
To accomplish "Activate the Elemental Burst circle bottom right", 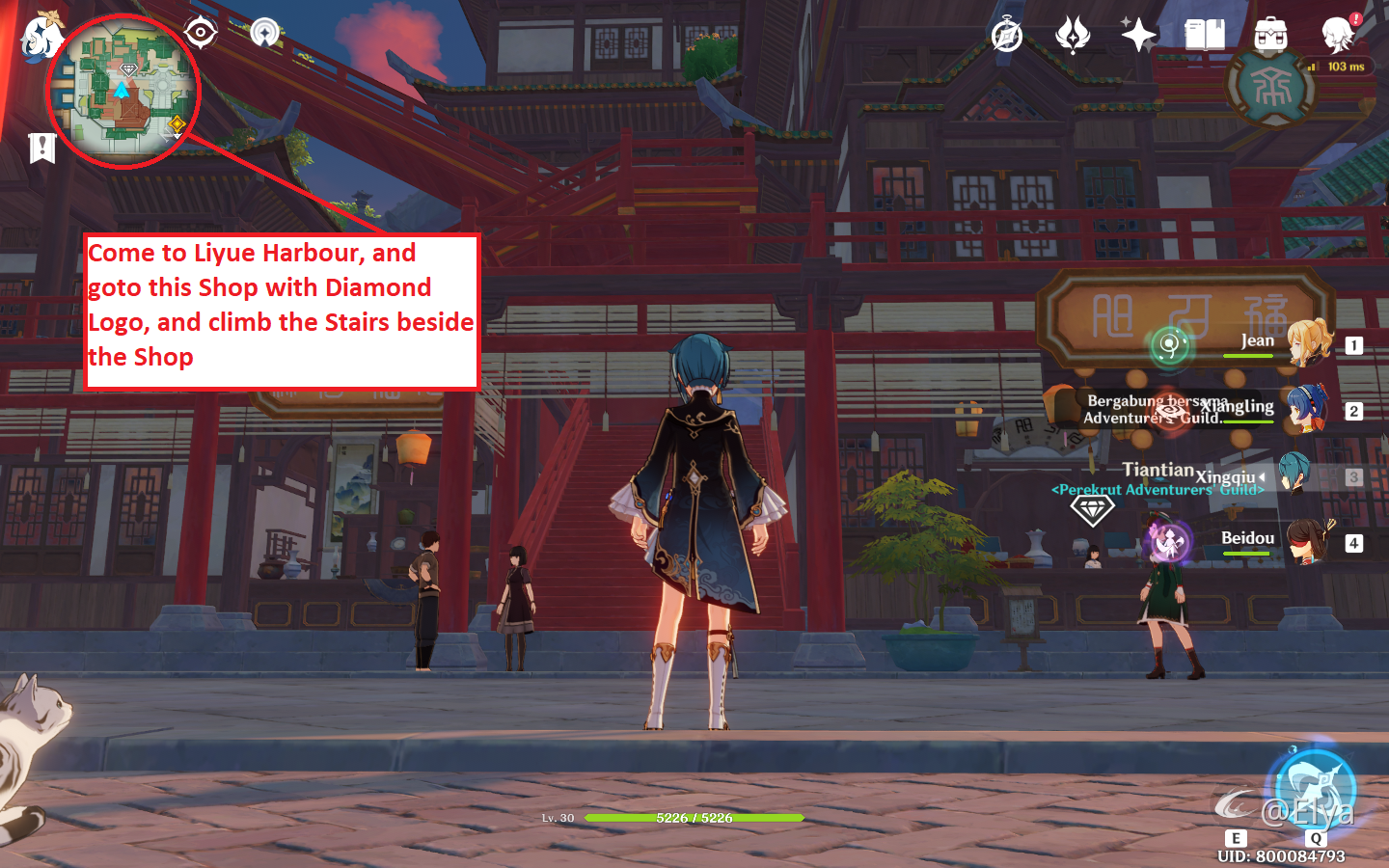I will pos(1315,789).
